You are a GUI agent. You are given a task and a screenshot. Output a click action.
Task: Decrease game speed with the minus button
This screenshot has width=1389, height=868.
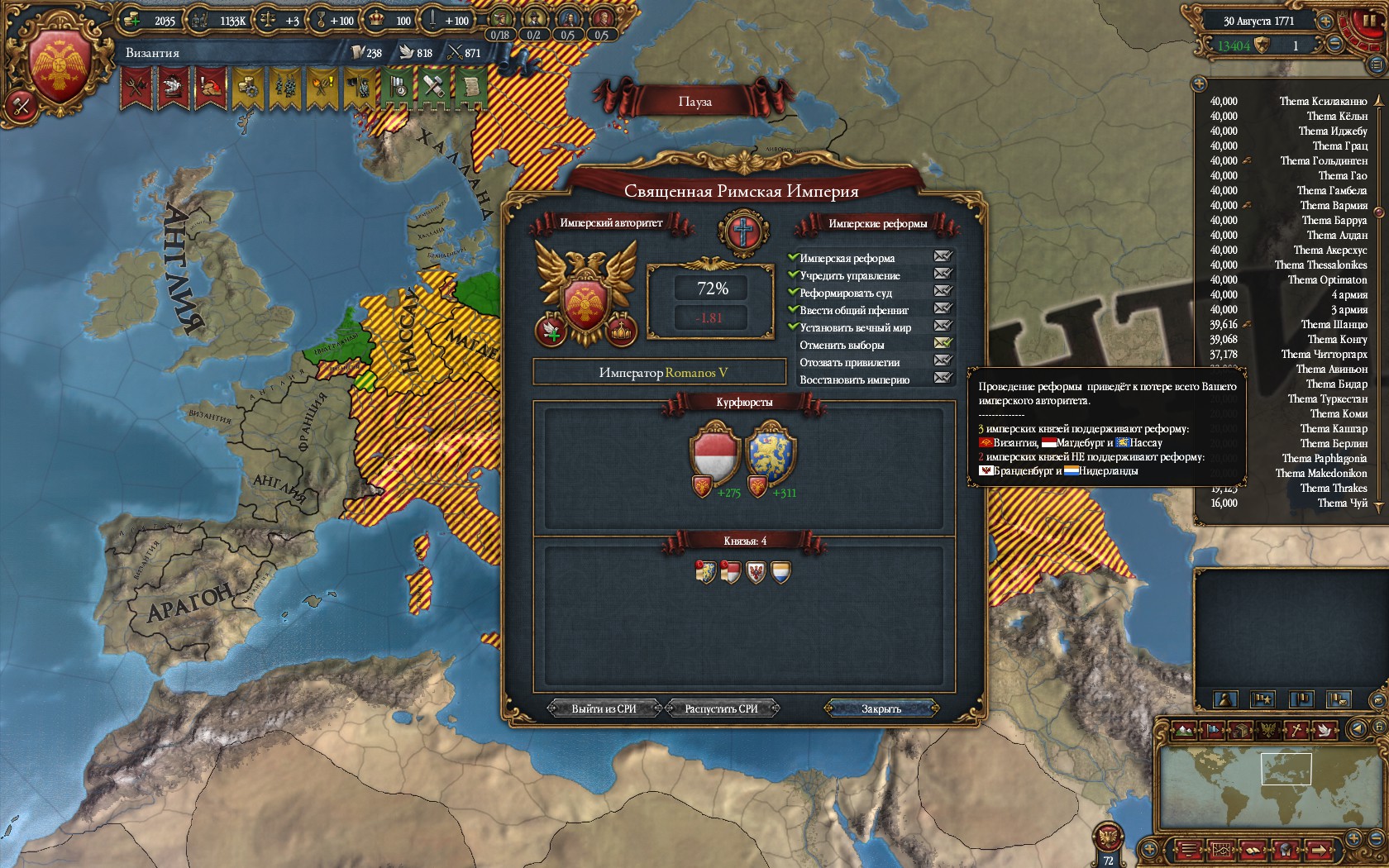coord(1334,45)
